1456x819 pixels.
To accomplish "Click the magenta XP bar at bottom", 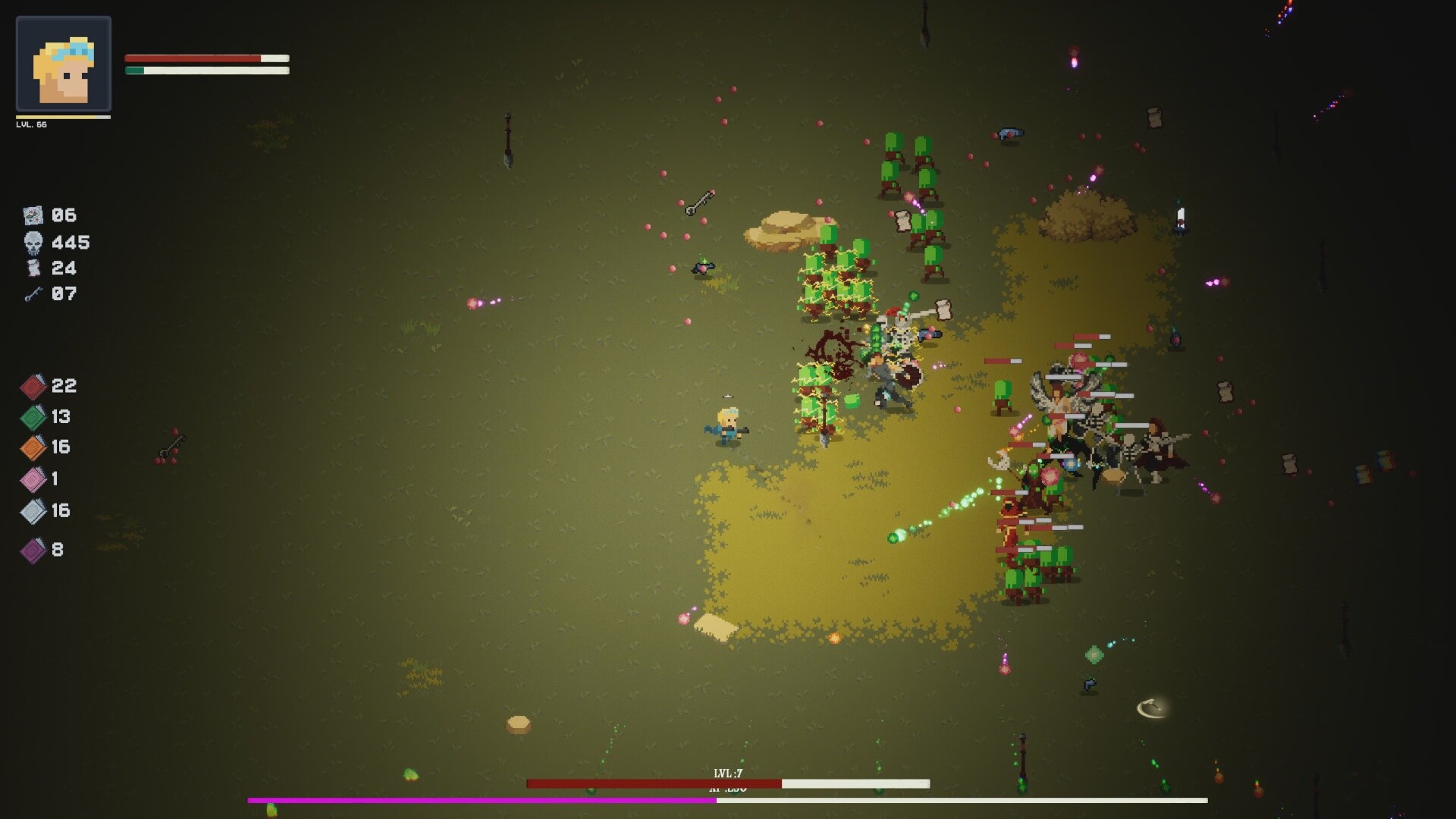I will click(x=480, y=798).
